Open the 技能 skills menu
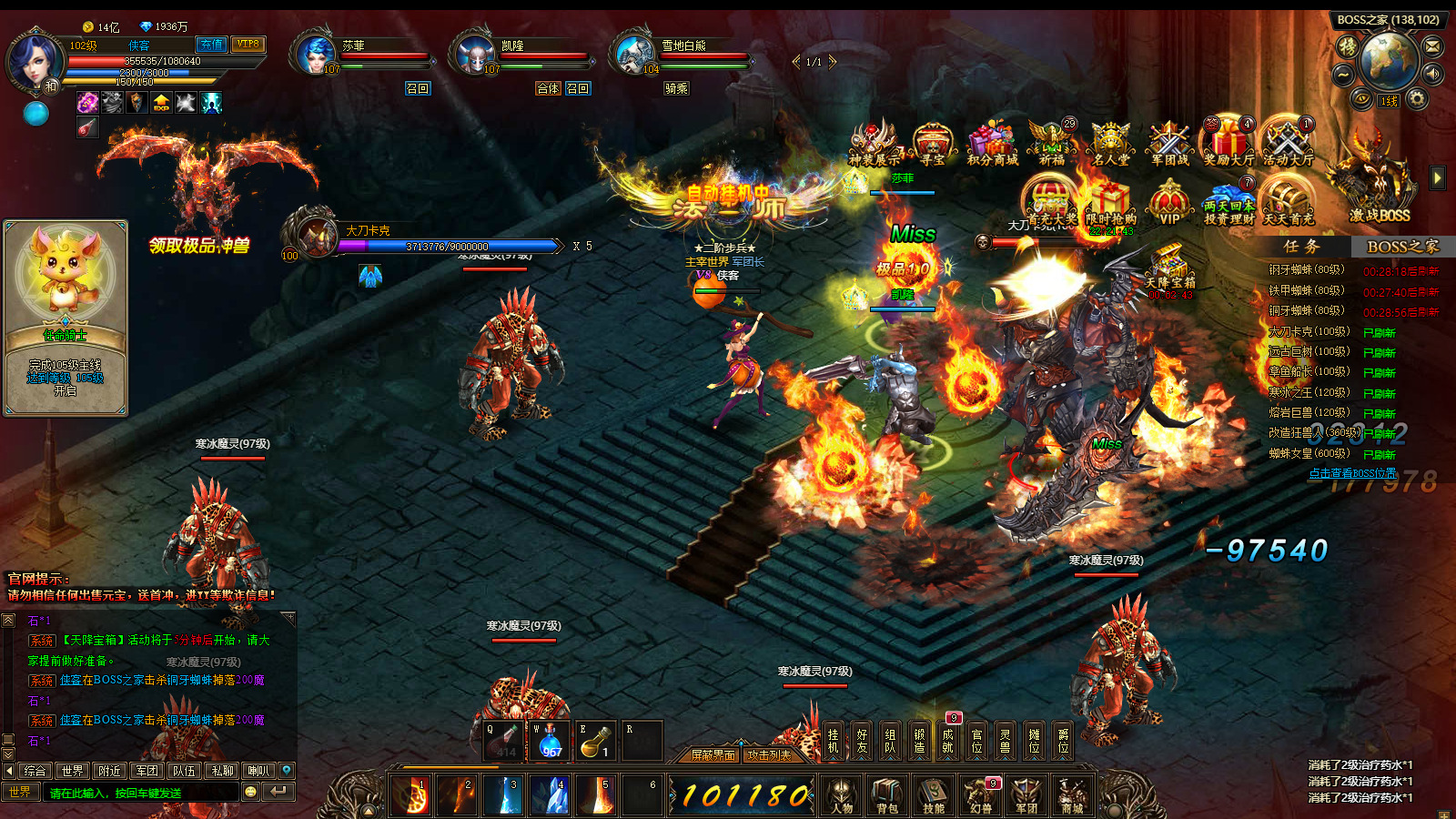The width and height of the screenshot is (1456, 819). coord(934,794)
